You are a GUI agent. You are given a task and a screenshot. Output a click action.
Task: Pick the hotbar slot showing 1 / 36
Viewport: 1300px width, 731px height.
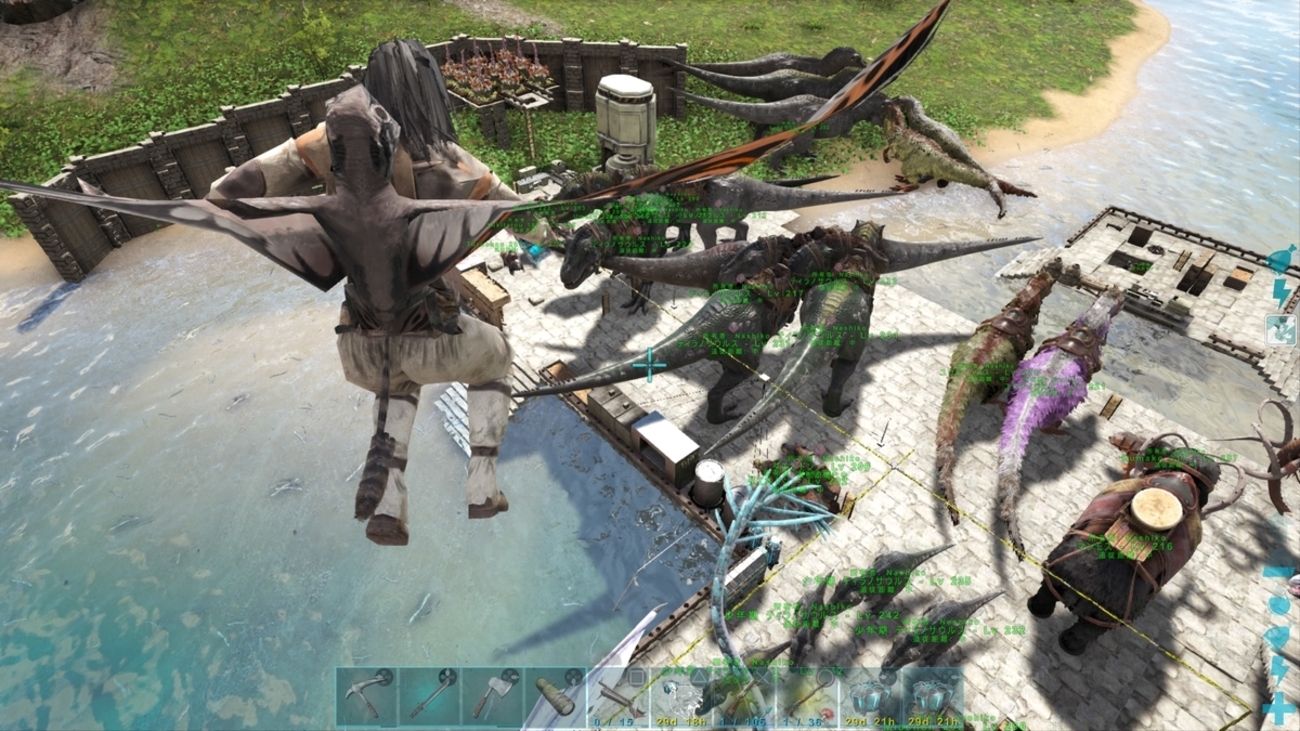click(807, 696)
